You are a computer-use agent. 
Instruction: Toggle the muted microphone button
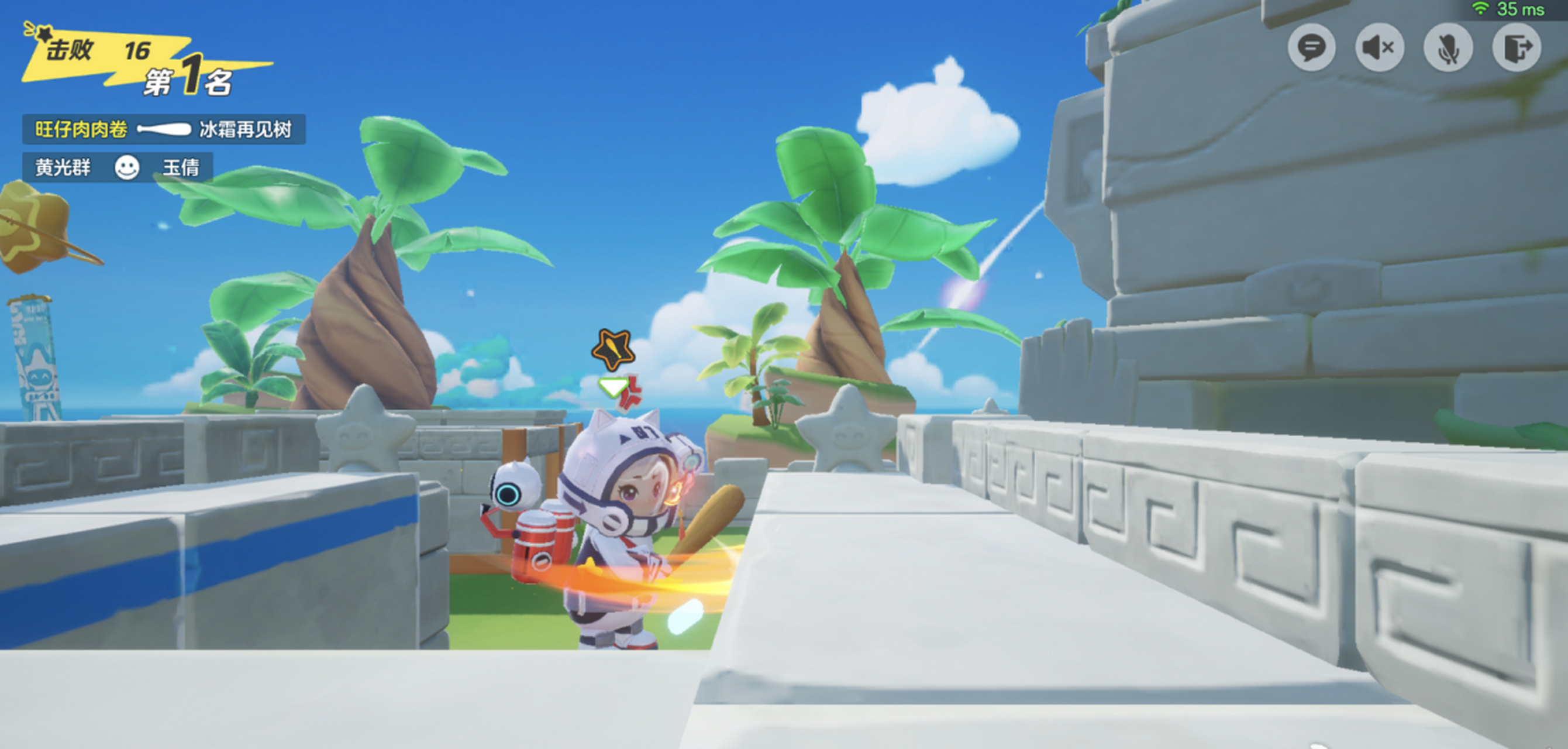coord(1448,47)
